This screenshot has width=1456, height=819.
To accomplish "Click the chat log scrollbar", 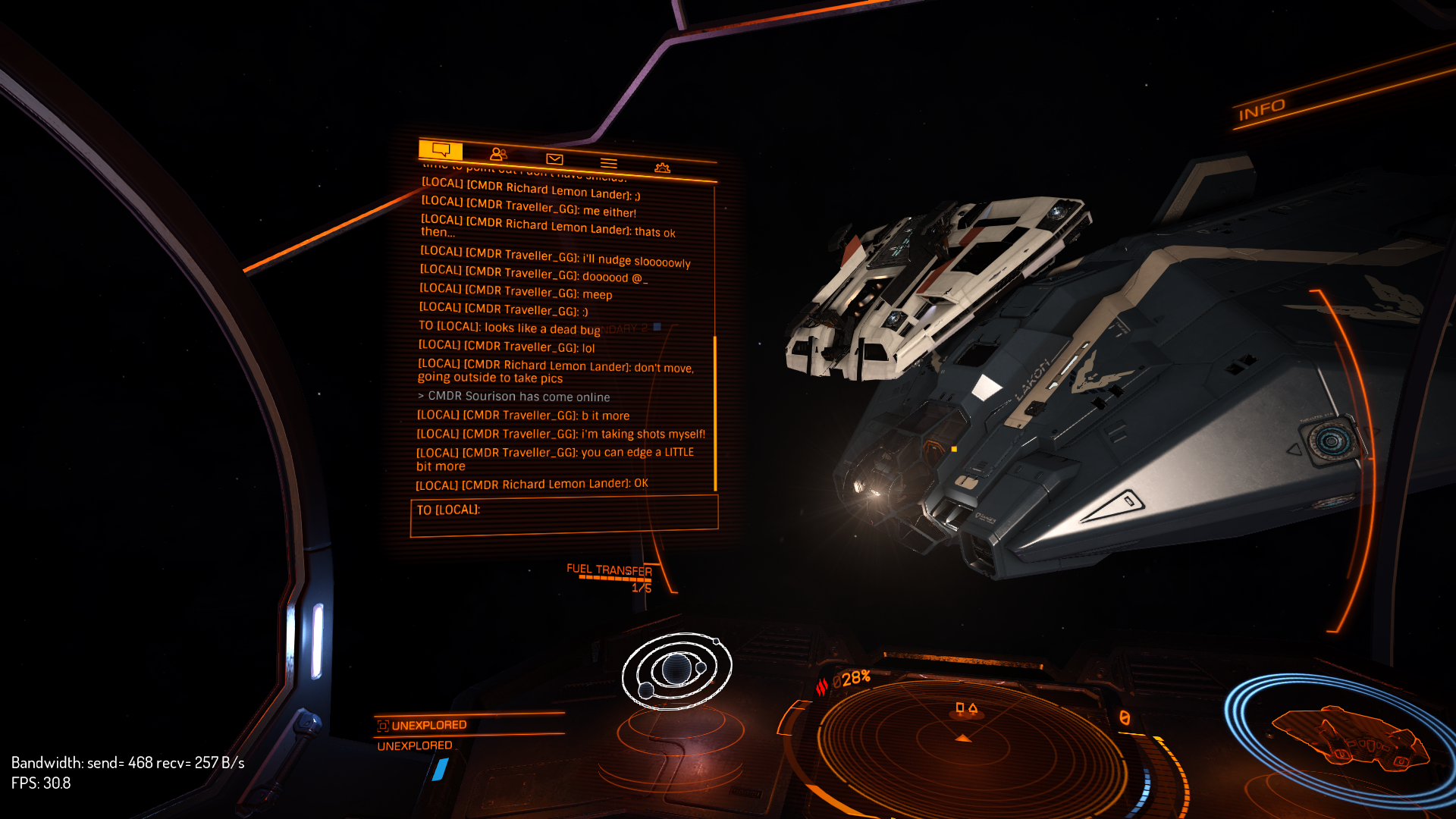I will coord(715,412).
